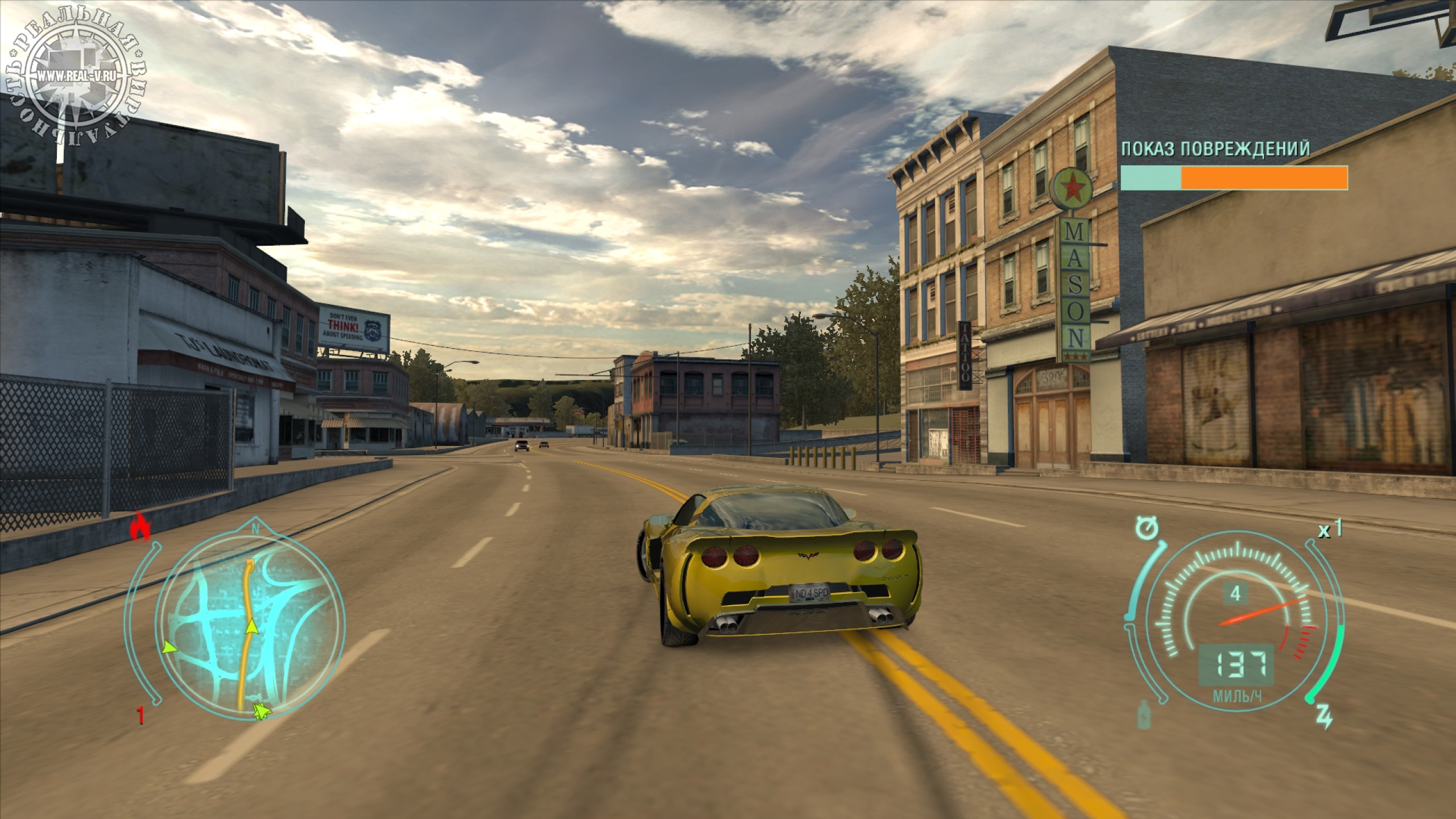
Task: Click the race start marker on minimap
Action: [x=261, y=711]
